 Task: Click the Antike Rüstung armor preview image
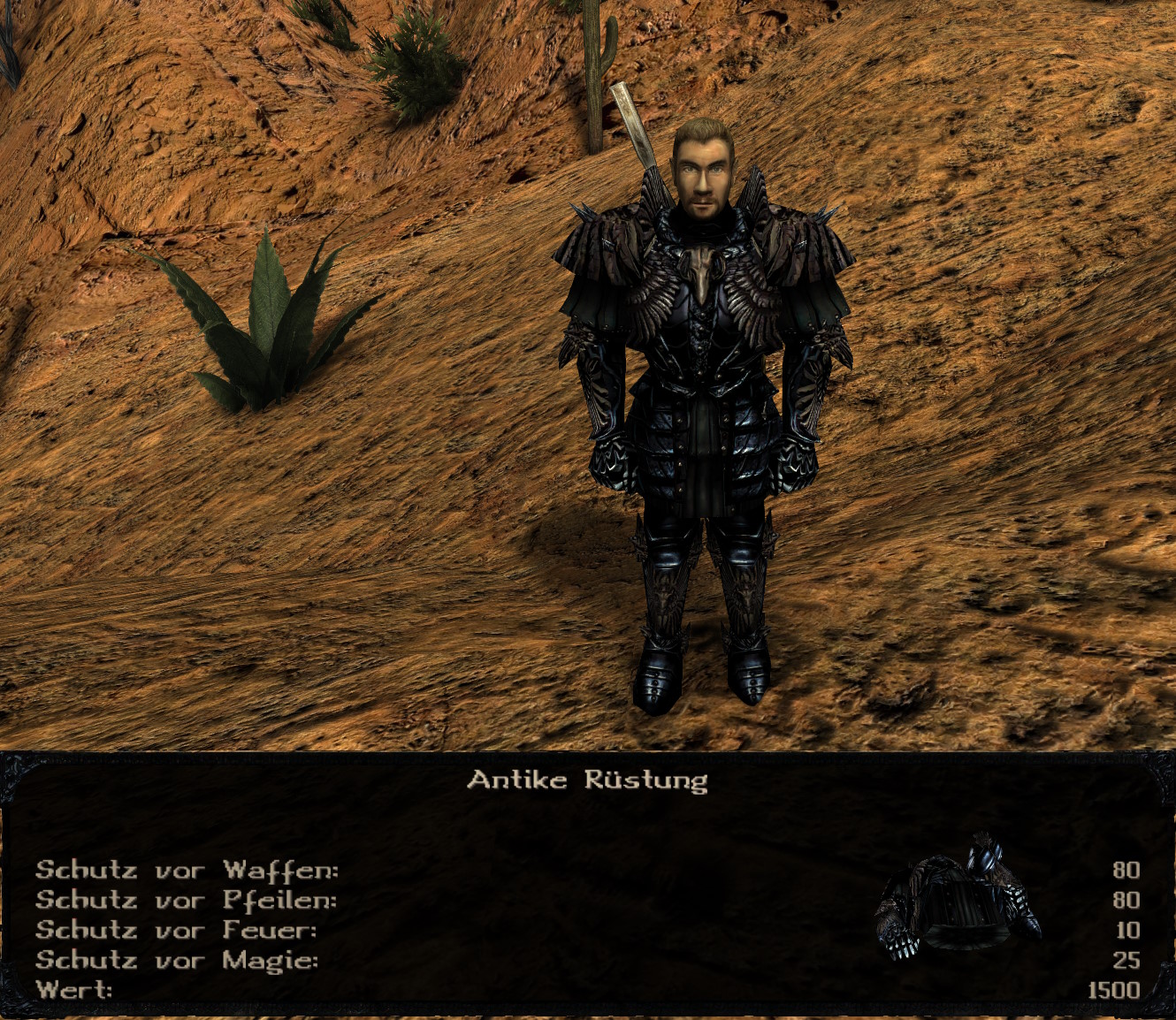click(x=958, y=902)
